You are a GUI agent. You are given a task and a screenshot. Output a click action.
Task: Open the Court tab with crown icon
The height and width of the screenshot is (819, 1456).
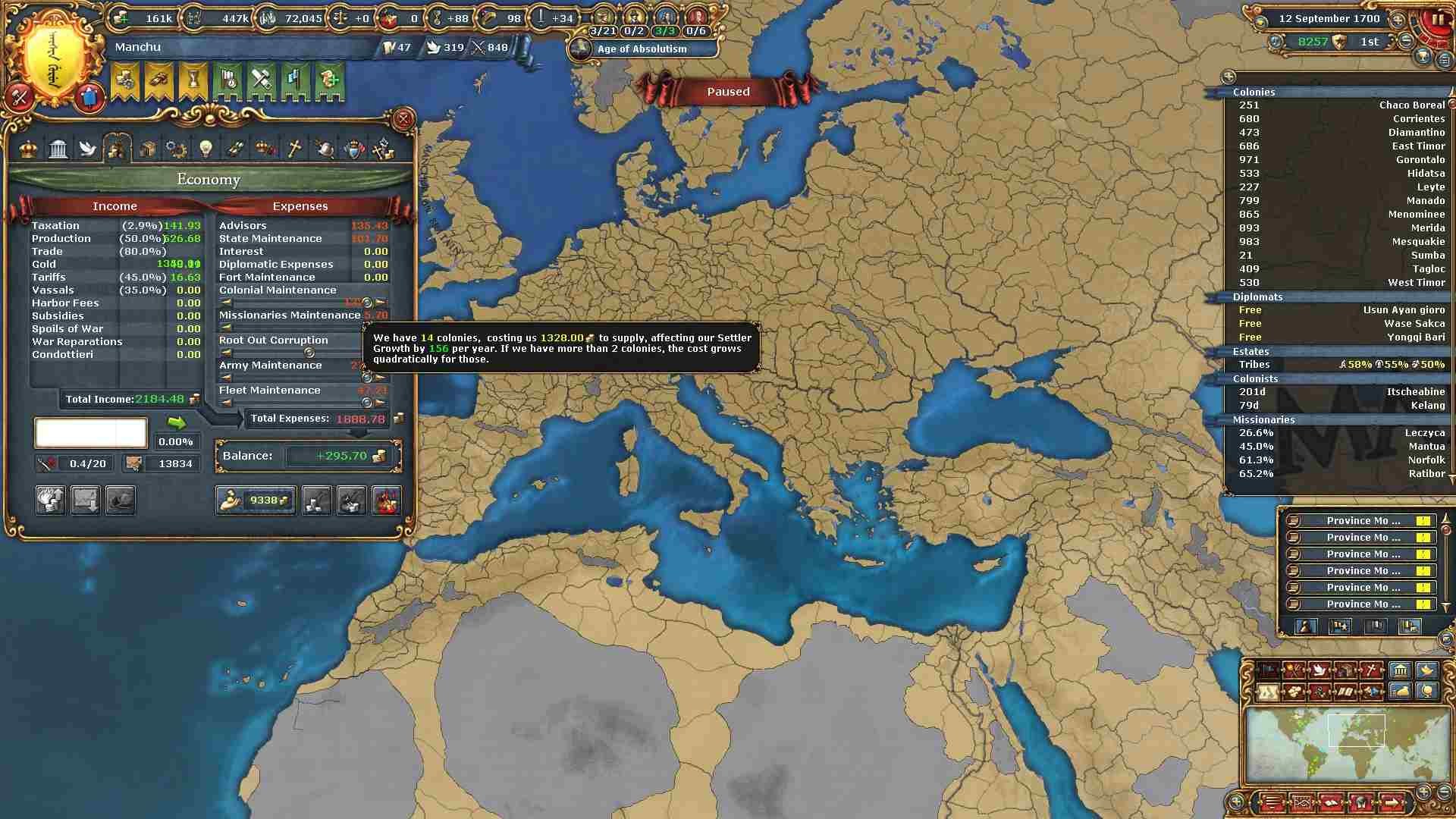(29, 149)
